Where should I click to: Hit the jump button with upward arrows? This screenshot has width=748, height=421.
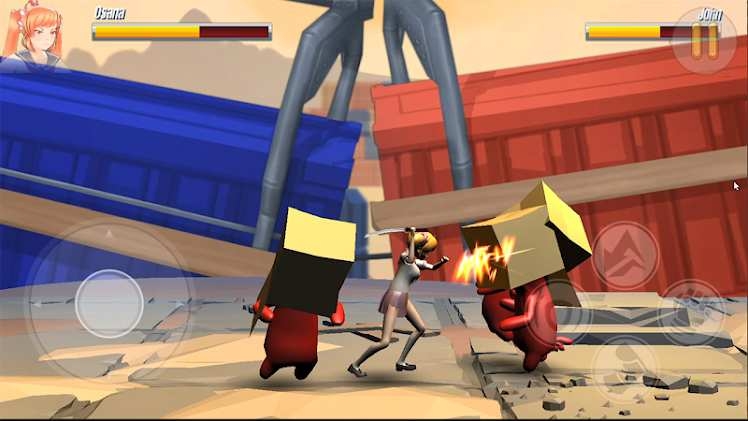coord(625,256)
